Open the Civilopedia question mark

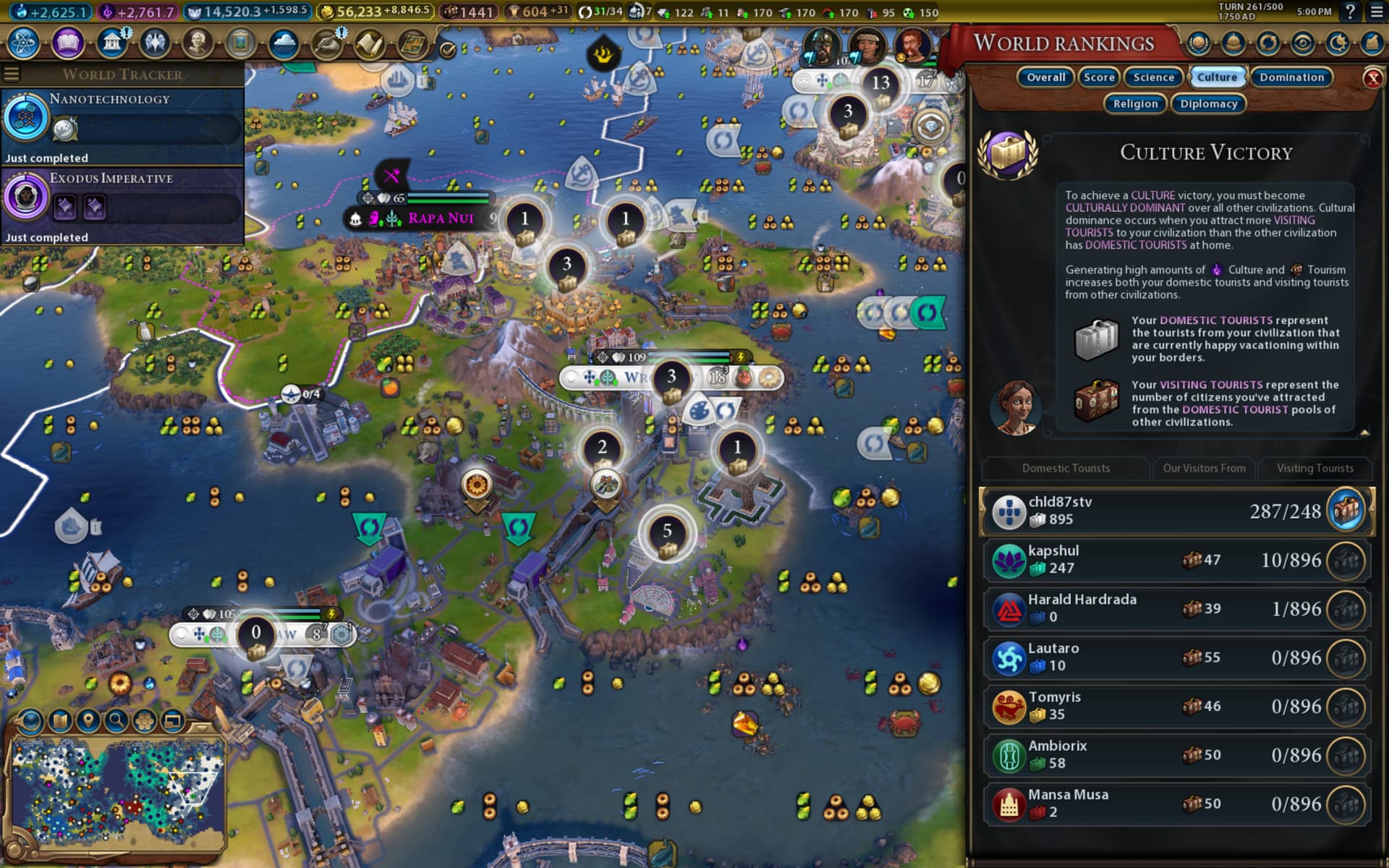1350,12
